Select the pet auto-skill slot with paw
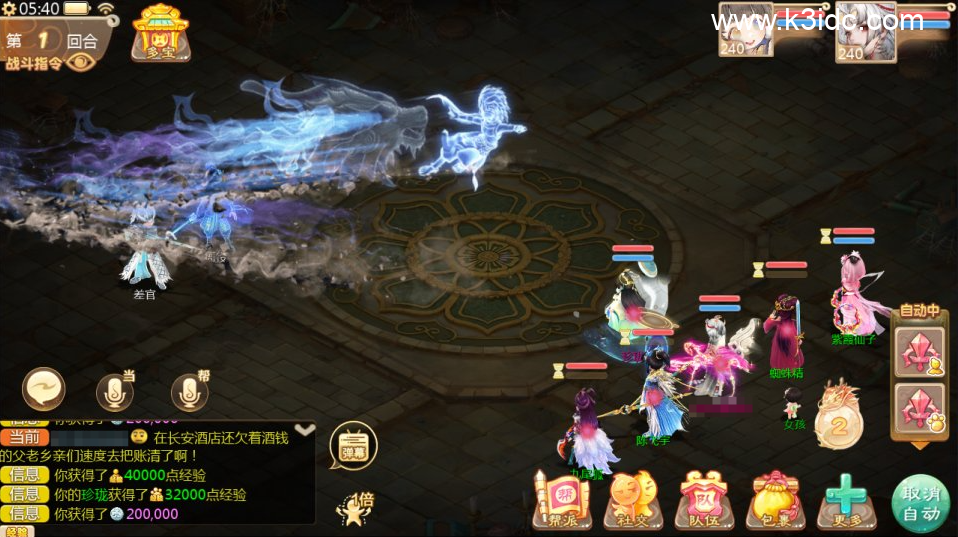 [918, 408]
